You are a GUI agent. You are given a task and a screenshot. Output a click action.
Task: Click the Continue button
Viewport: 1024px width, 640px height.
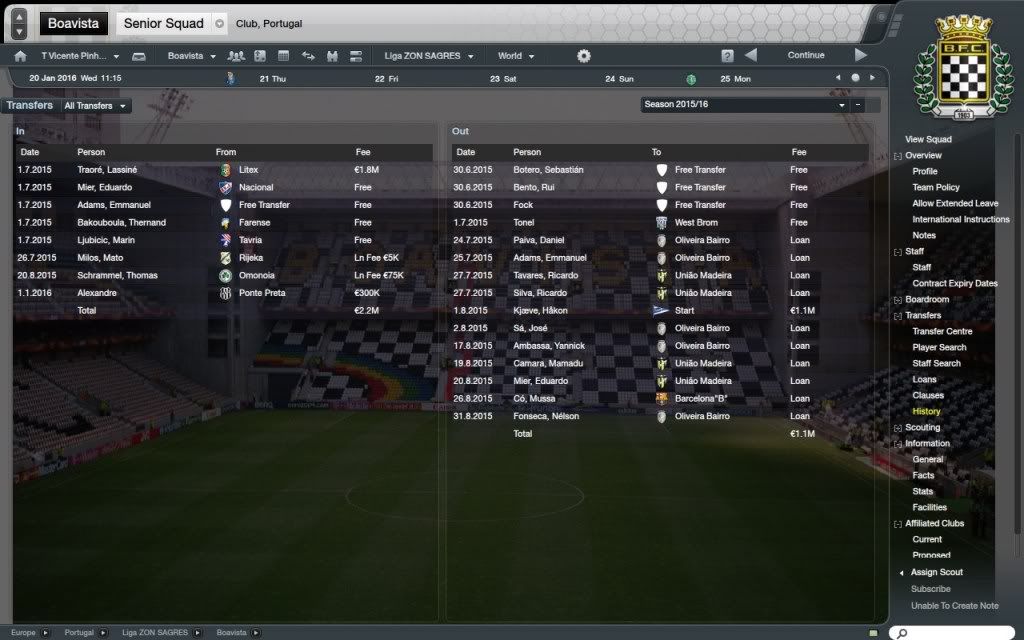click(805, 56)
